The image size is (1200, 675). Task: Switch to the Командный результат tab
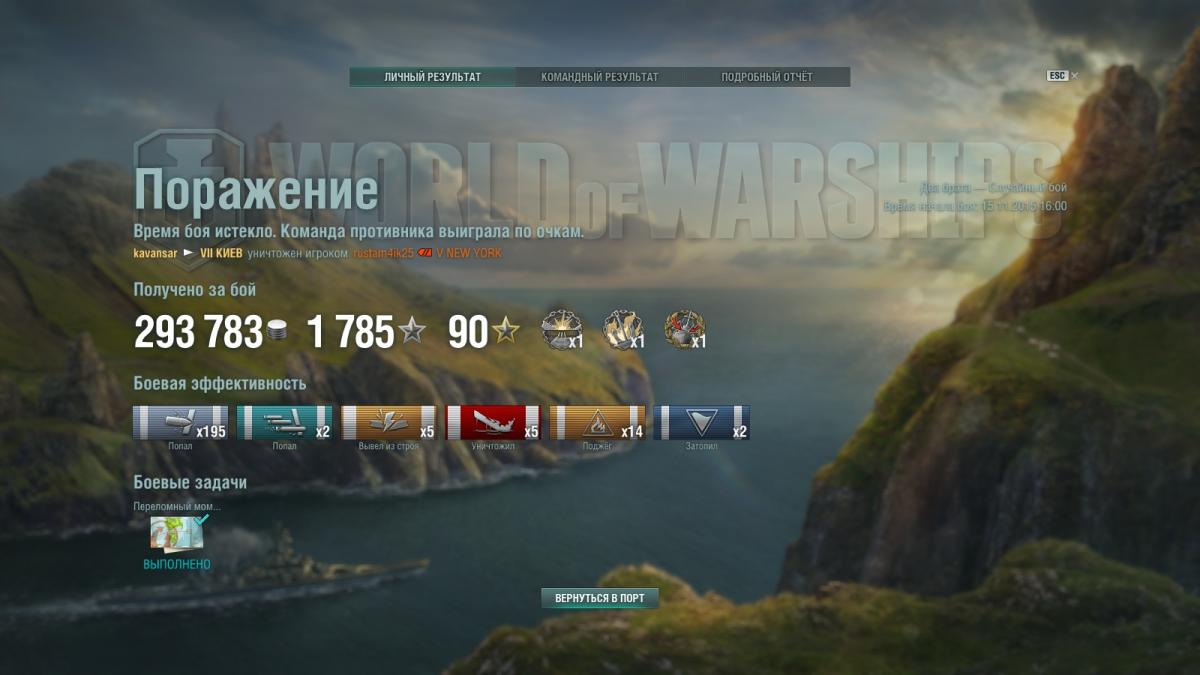coord(599,77)
